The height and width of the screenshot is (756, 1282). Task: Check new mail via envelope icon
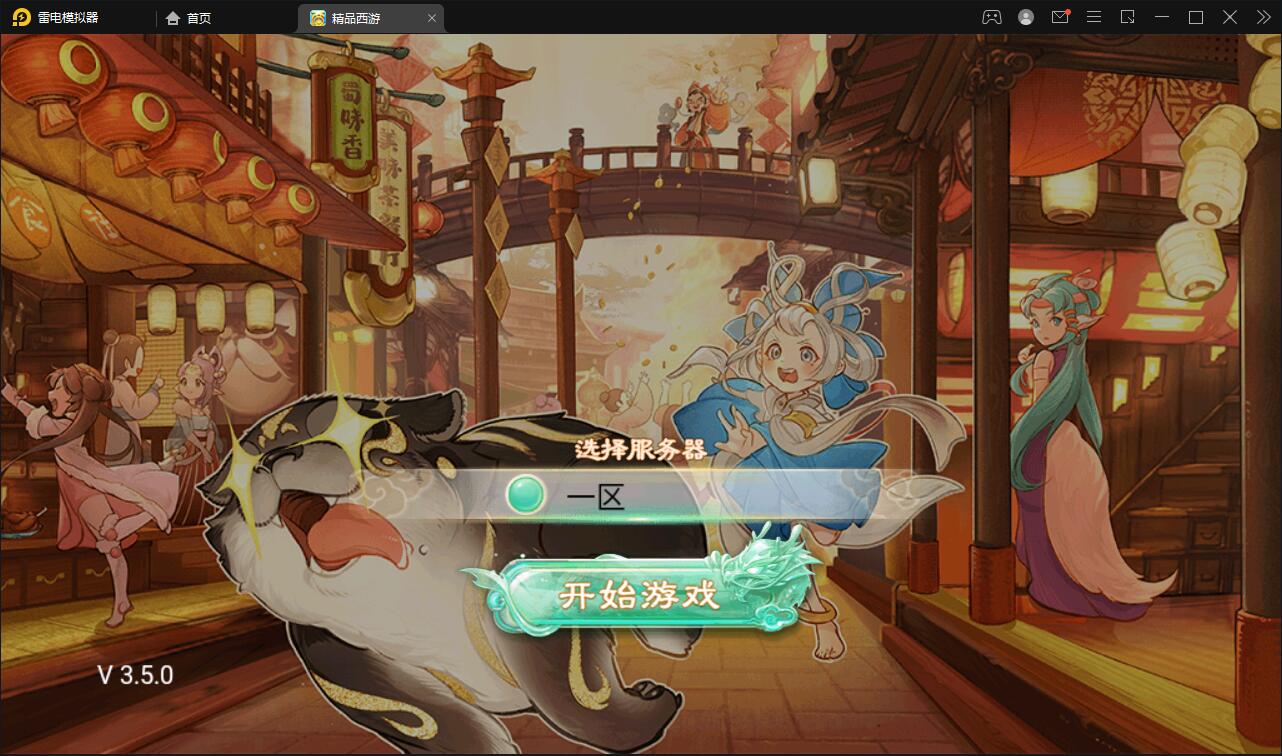point(1060,17)
